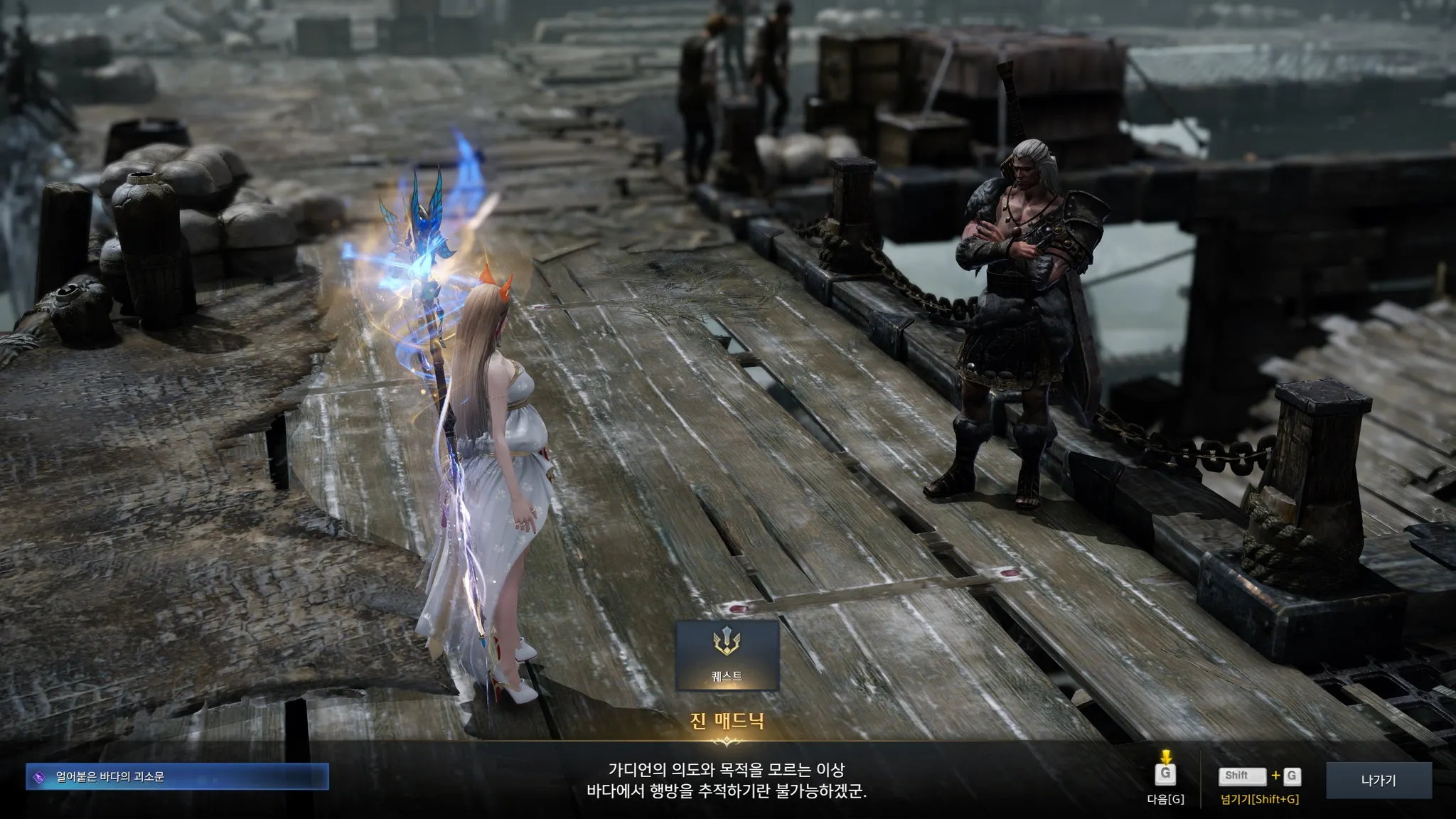Select the 얼어붙은 바다의 괴소문 quest tracker
Image resolution: width=1456 pixels, height=819 pixels.
(177, 777)
